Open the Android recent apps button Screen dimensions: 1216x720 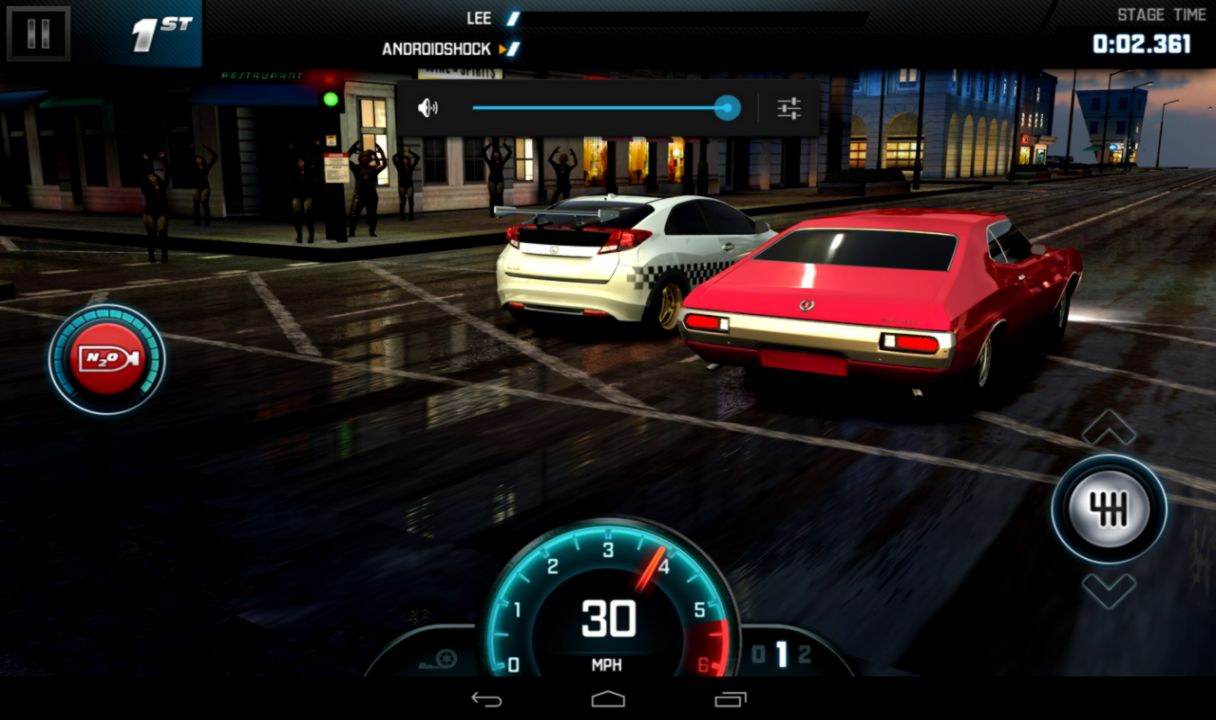click(x=730, y=698)
